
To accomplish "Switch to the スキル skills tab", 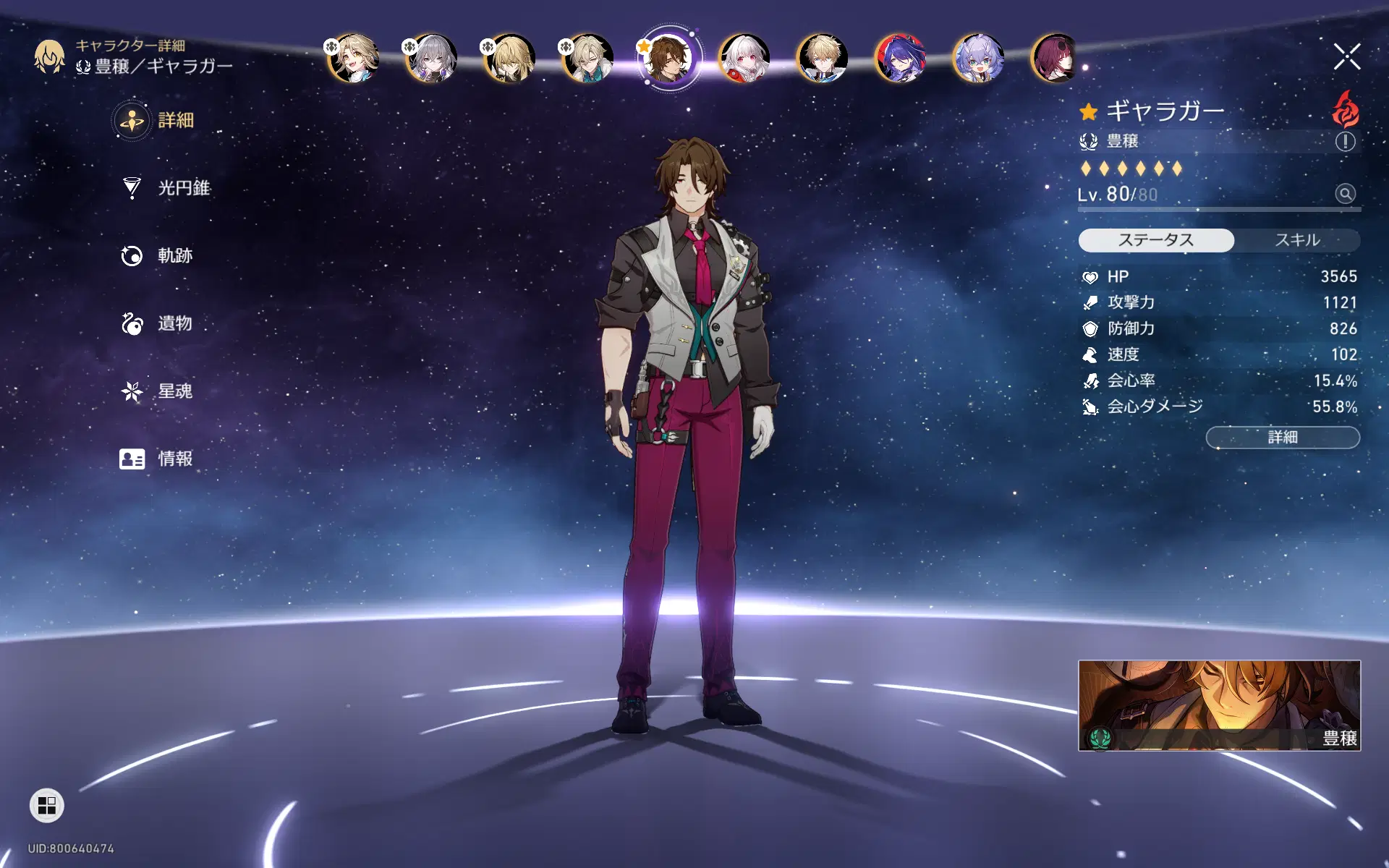I will point(1297,240).
